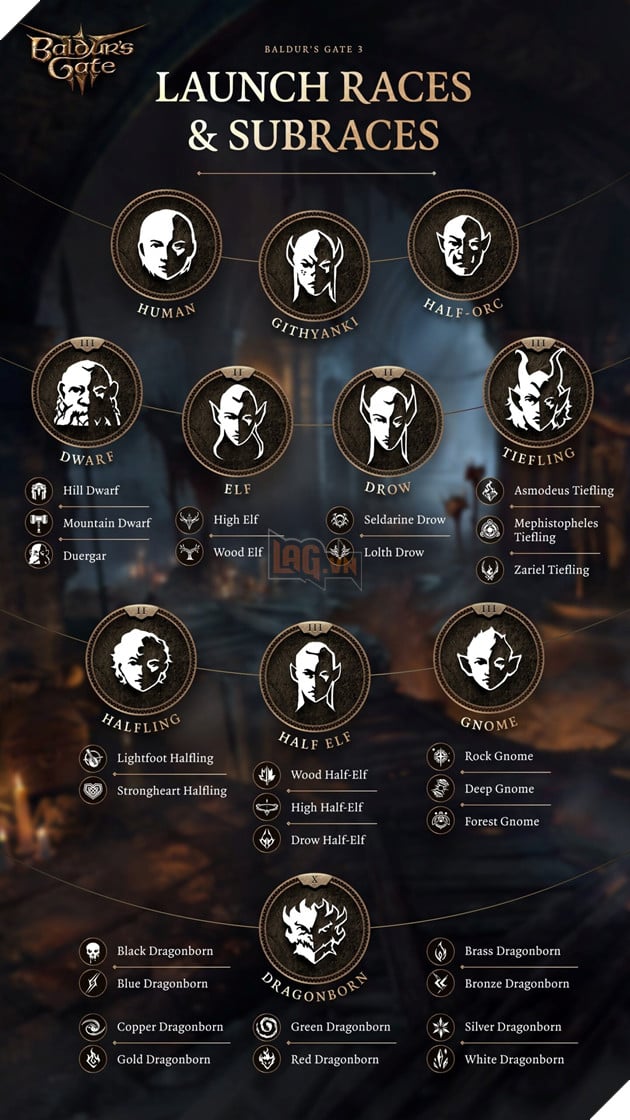Screen dimensions: 630x1120
Task: Select the Drow race medallion
Action: 387,419
